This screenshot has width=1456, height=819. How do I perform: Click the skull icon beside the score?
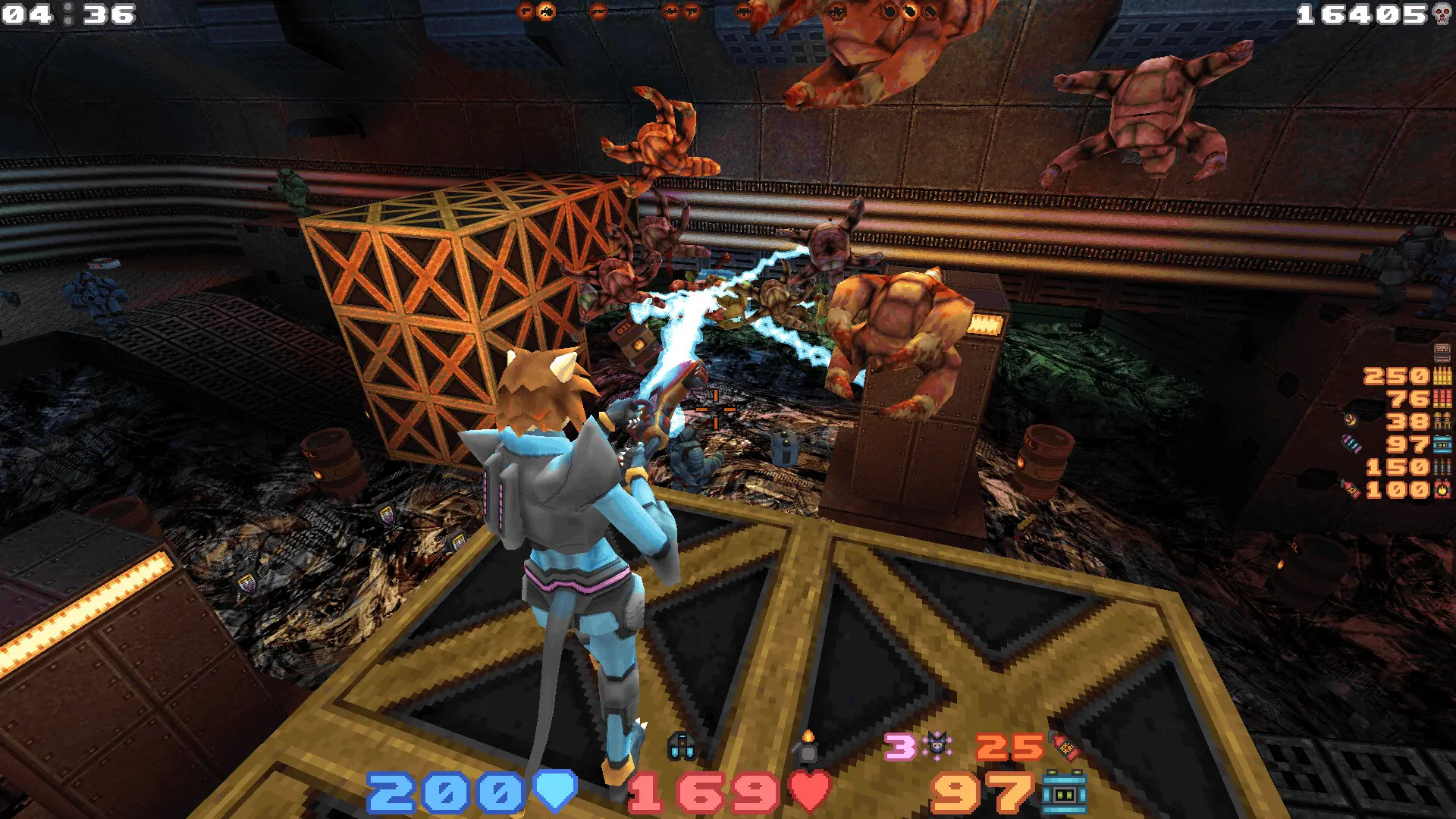tap(1442, 14)
